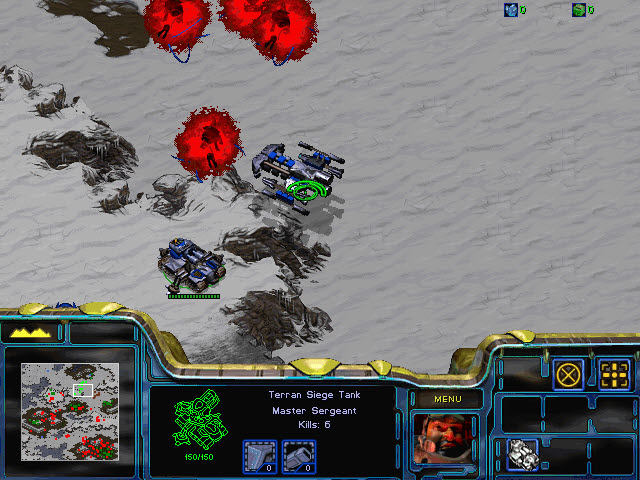This screenshot has width=640, height=480.
Task: Switch the siege tank to Tank Mode
Action: pyautogui.click(x=523, y=453)
